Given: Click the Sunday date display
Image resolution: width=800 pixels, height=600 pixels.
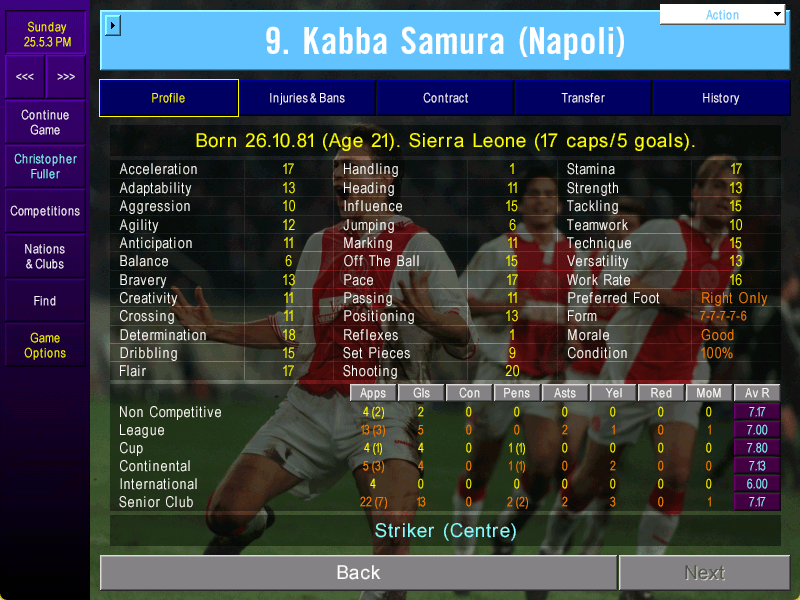Looking at the screenshot, I should point(45,35).
